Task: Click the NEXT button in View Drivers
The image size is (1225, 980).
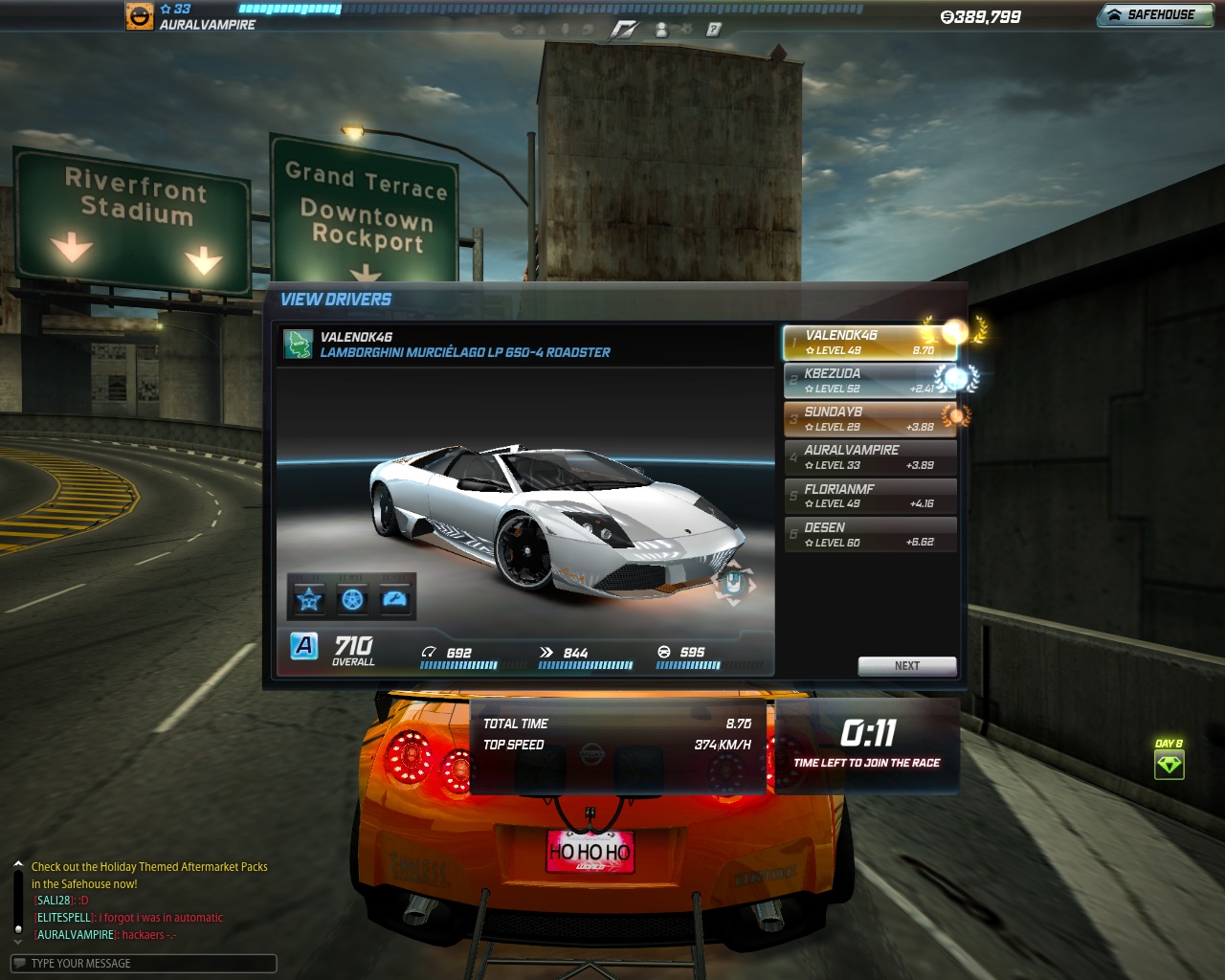Action: (x=906, y=666)
